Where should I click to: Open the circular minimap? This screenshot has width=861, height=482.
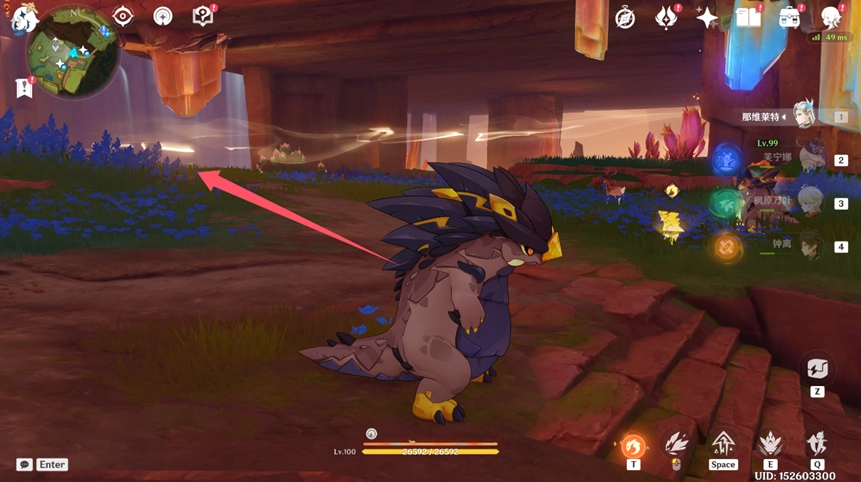75,51
